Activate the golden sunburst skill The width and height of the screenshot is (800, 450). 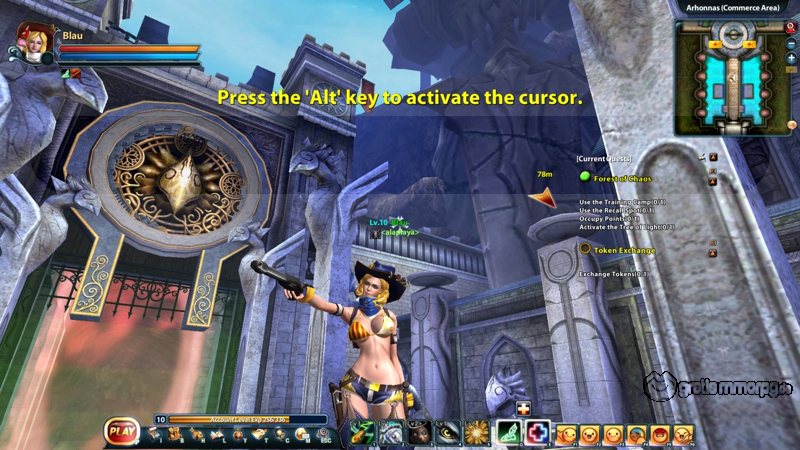point(476,432)
